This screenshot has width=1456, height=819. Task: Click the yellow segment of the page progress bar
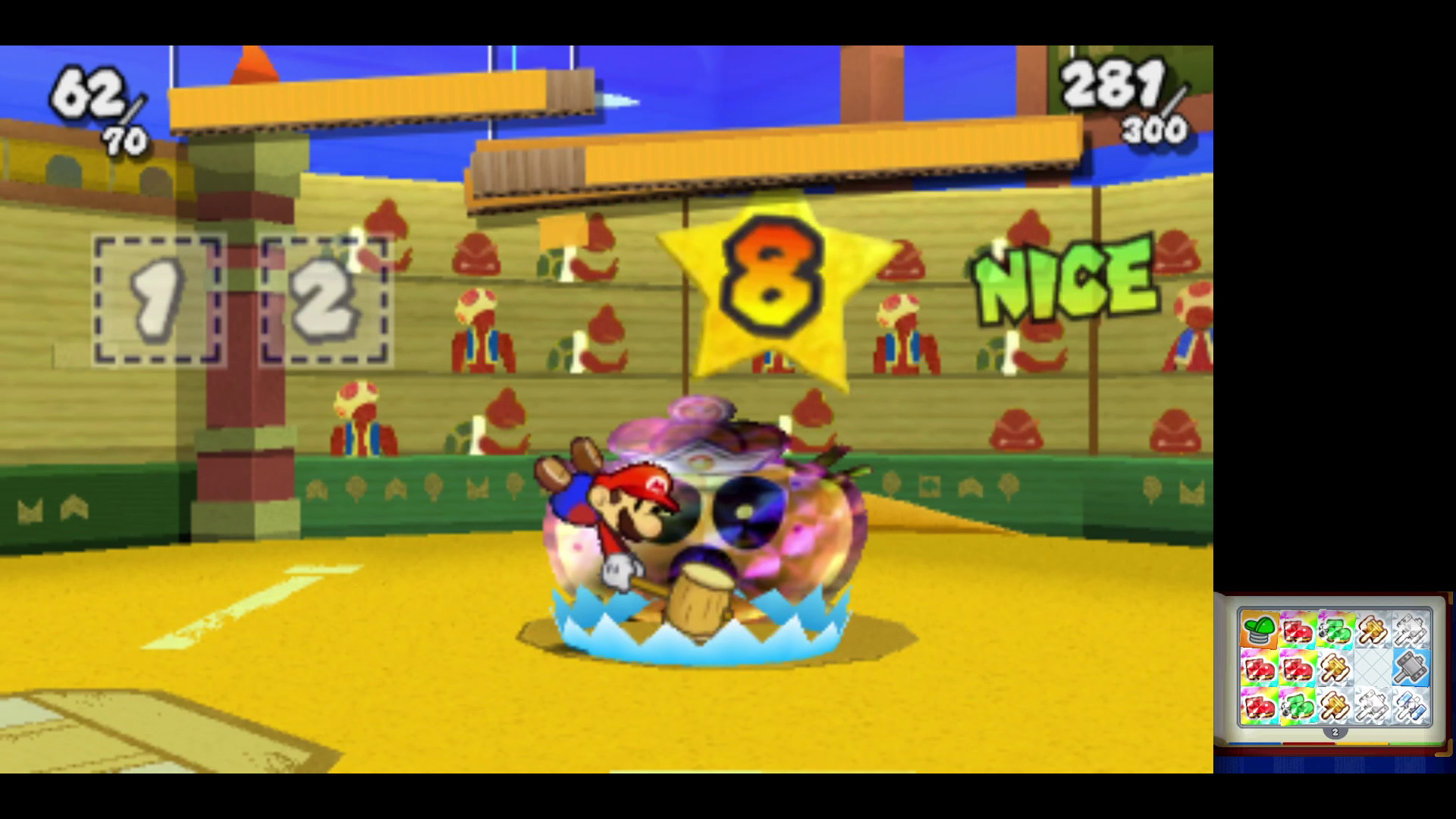pyautogui.click(x=1362, y=743)
